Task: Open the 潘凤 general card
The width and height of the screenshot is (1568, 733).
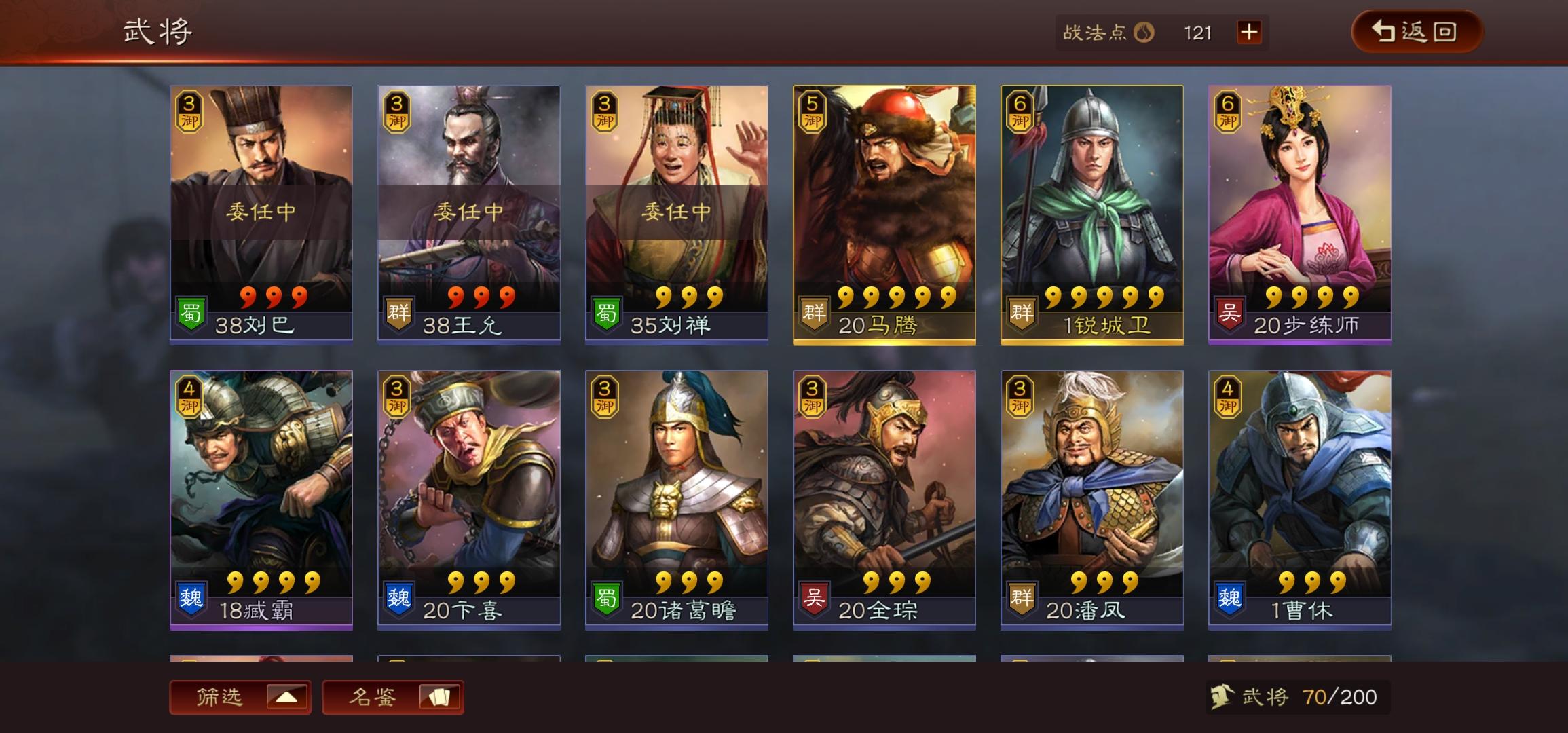Action: pos(1094,502)
